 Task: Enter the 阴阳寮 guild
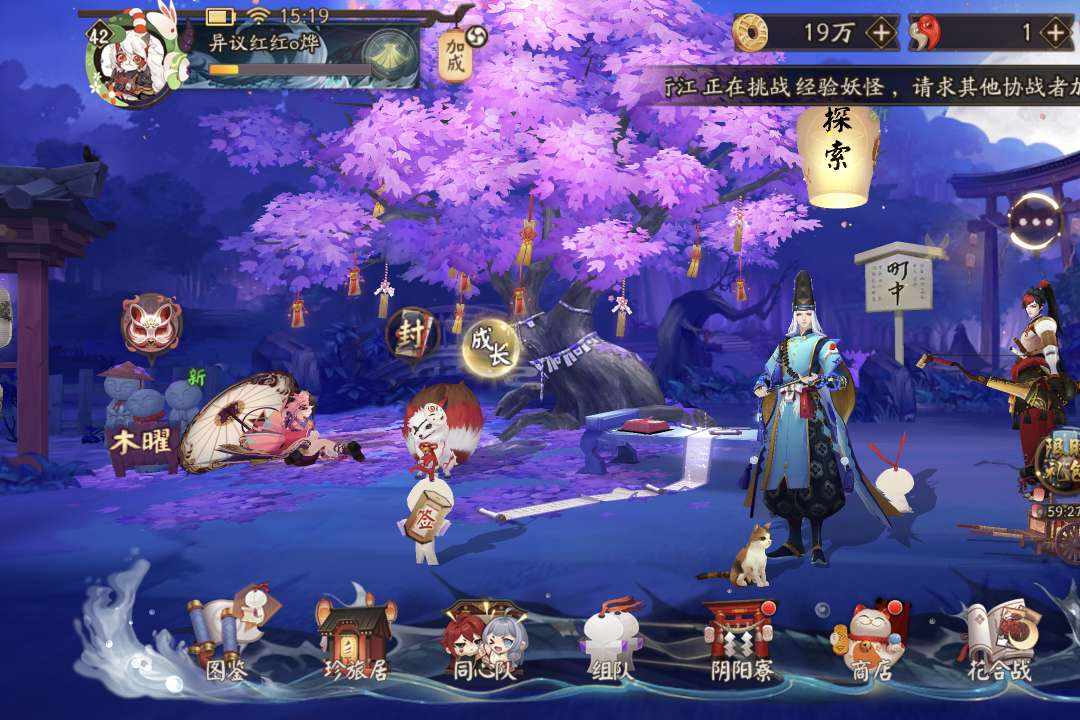(x=740, y=640)
